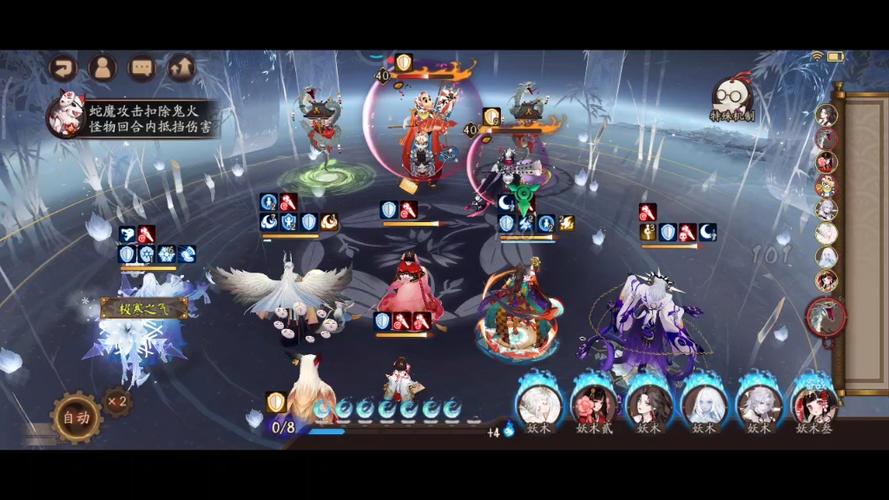The width and height of the screenshot is (889, 500).
Task: Open the player profile icon
Action: [102, 68]
